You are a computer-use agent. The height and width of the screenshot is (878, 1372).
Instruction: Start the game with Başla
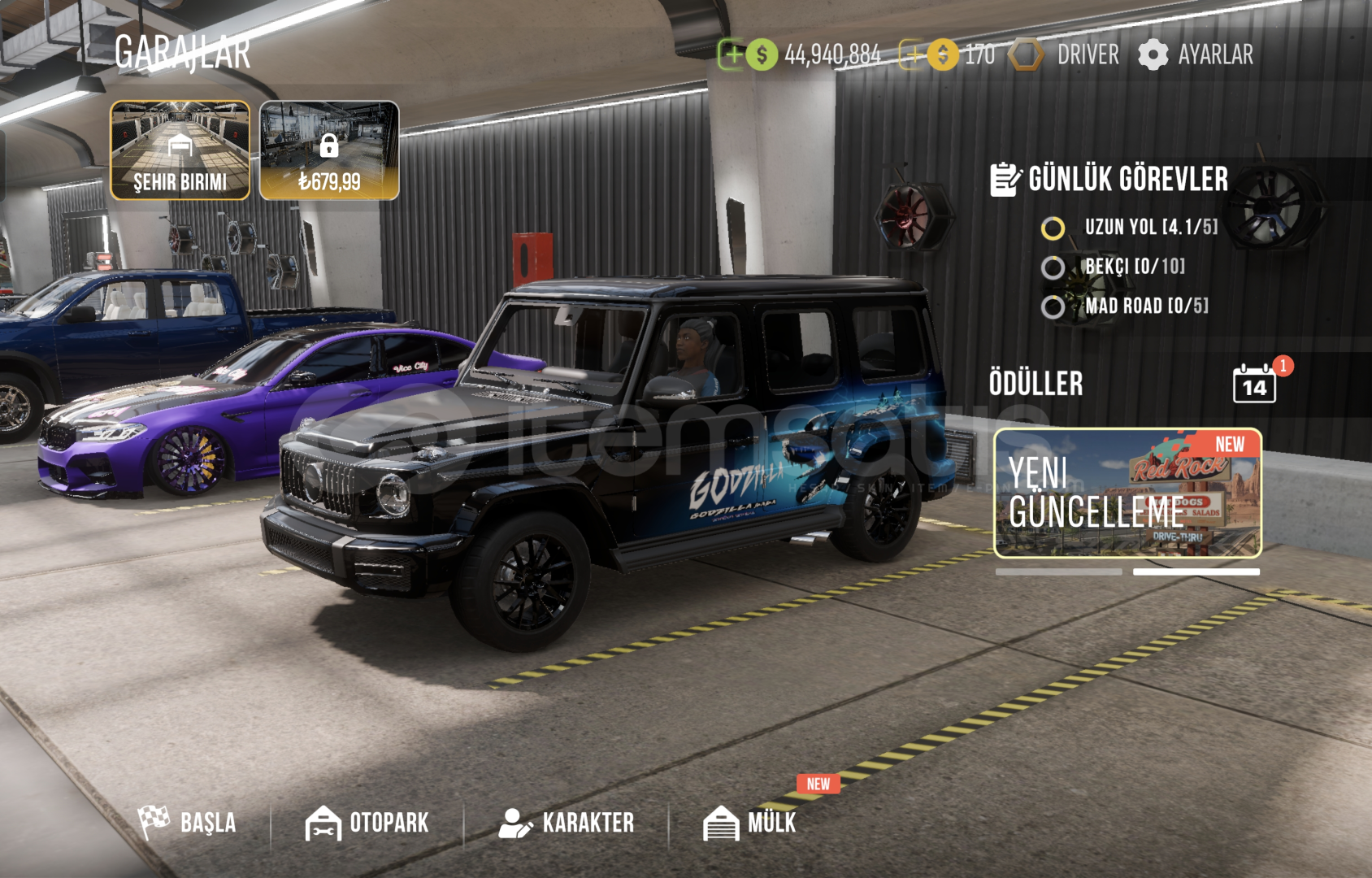(x=188, y=822)
